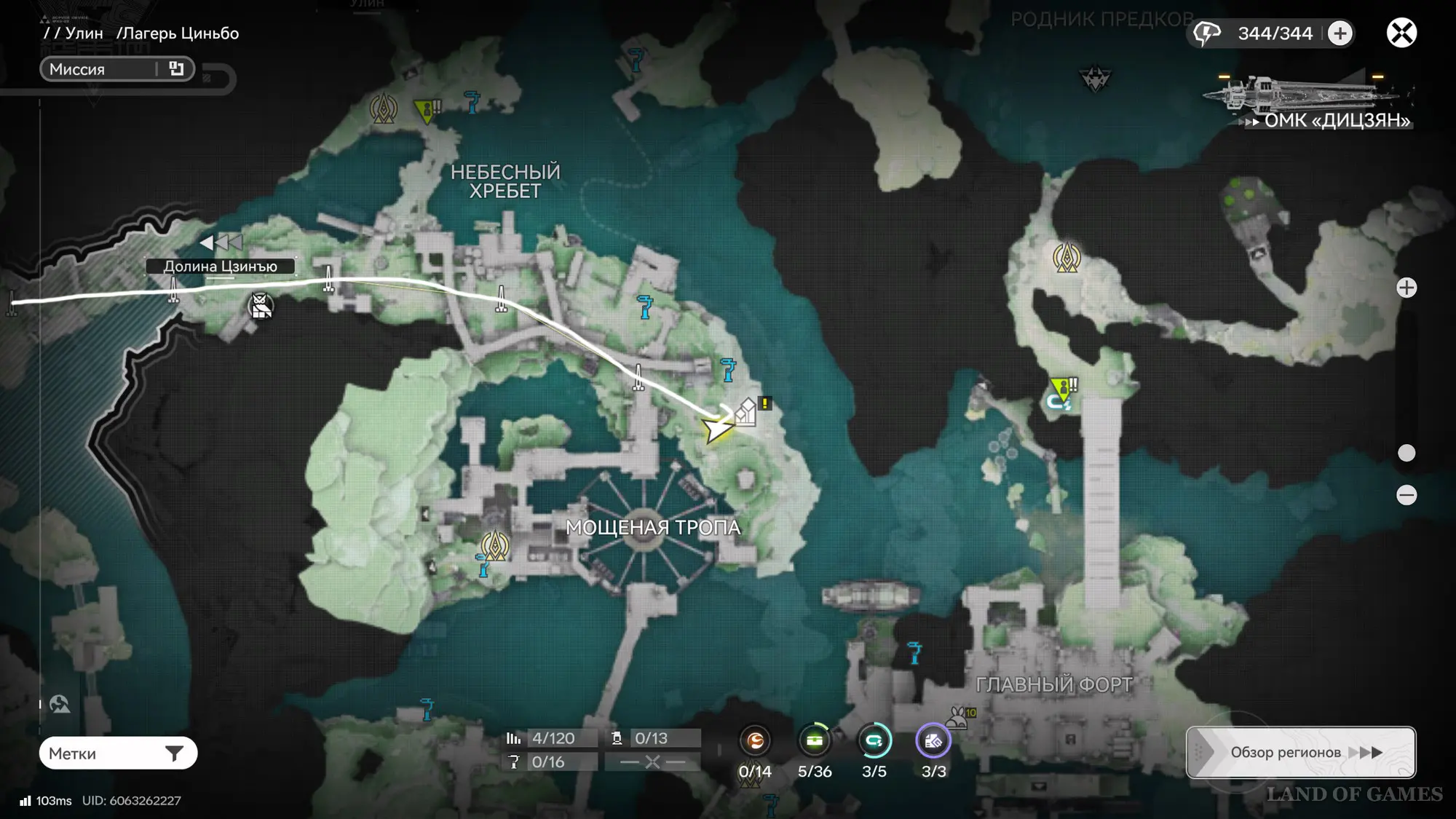Select the teal magnet-bolt counter icon
The width and height of the screenshot is (1456, 819).
(x=874, y=741)
